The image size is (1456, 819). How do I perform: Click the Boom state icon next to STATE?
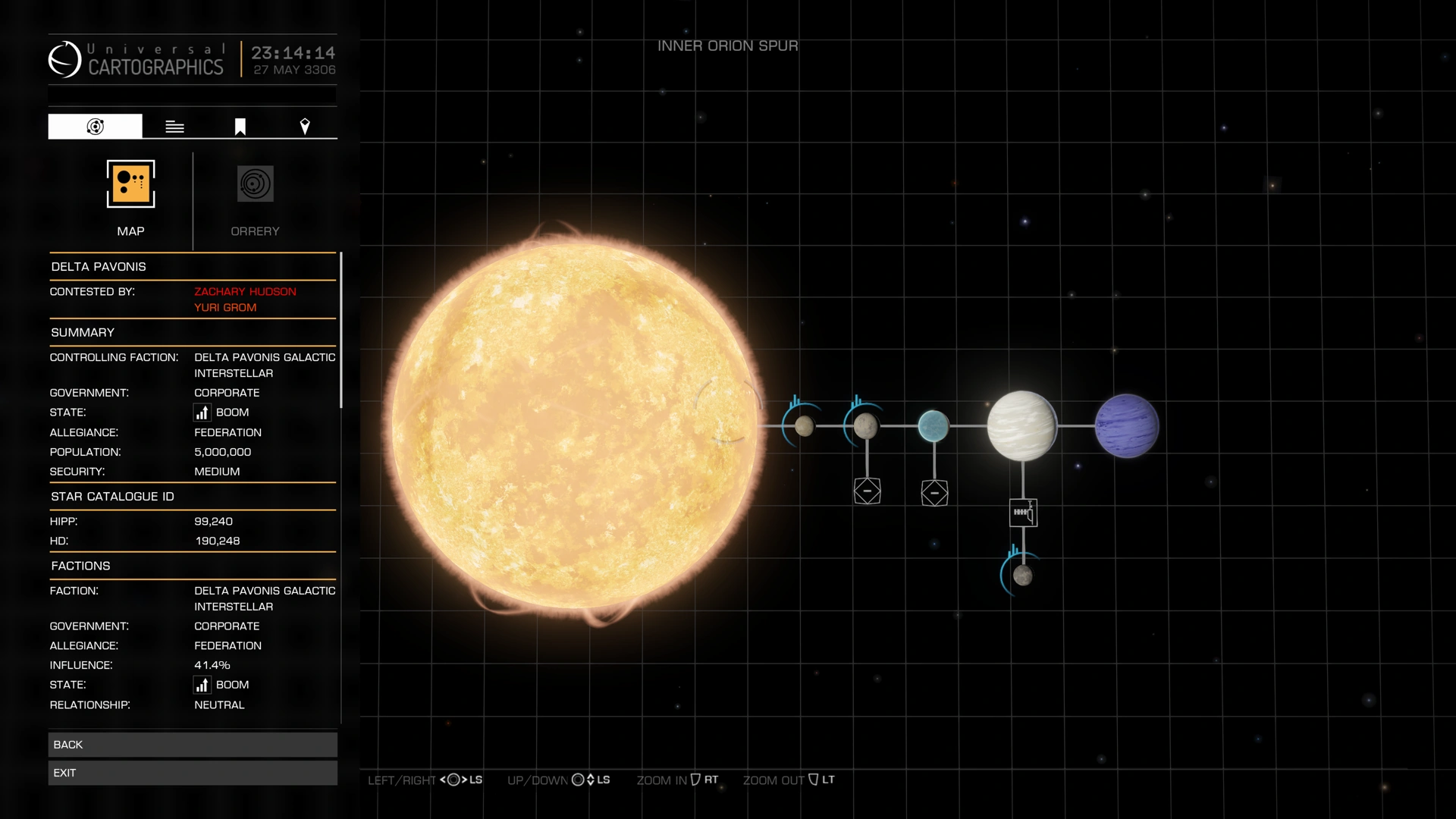point(201,412)
